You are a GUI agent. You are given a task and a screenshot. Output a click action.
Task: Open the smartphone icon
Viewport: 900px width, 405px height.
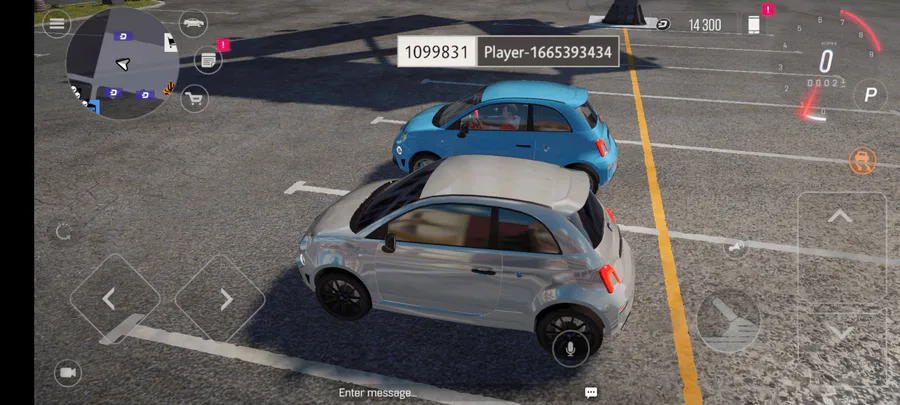[x=755, y=24]
